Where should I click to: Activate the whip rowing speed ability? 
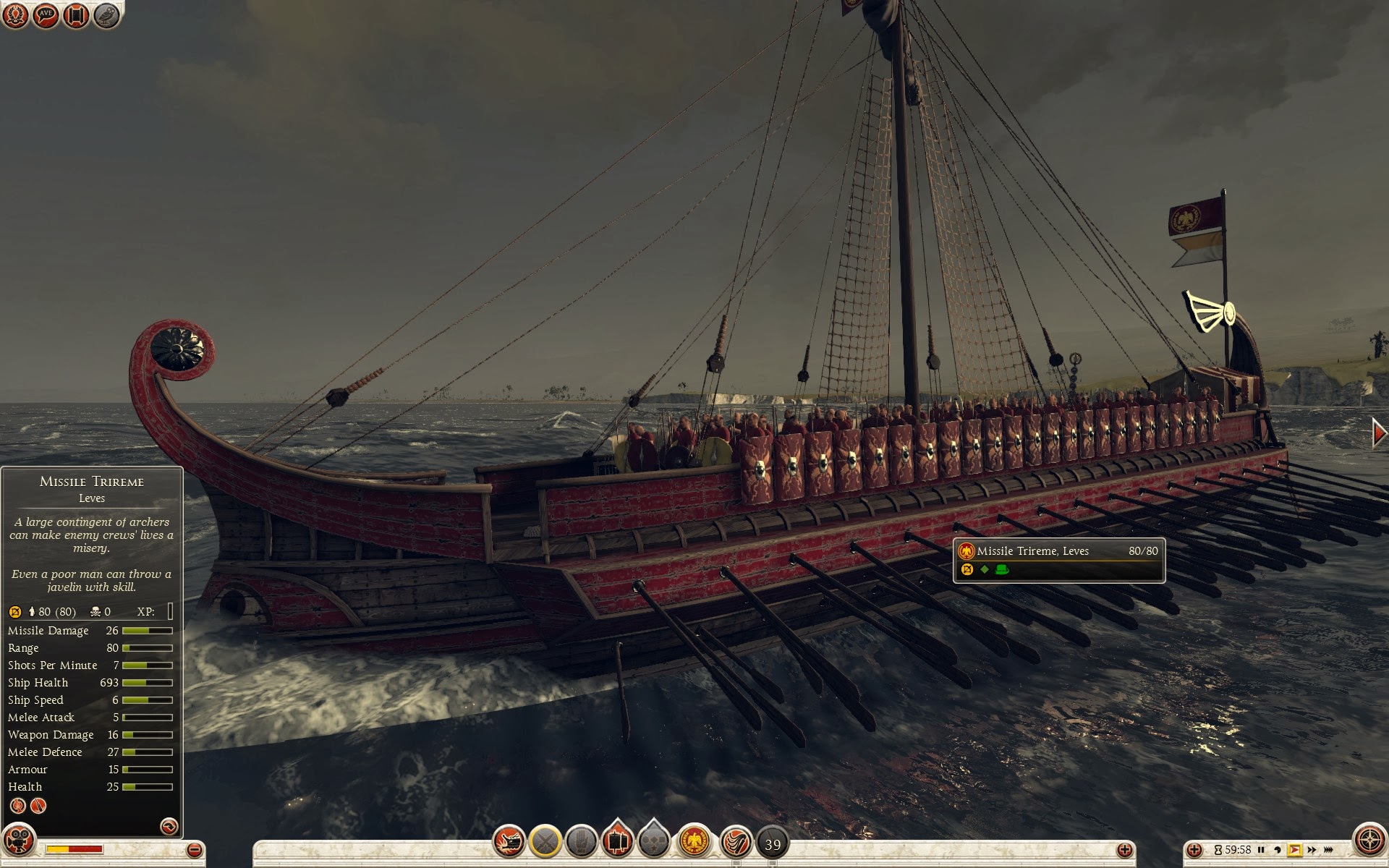click(736, 841)
